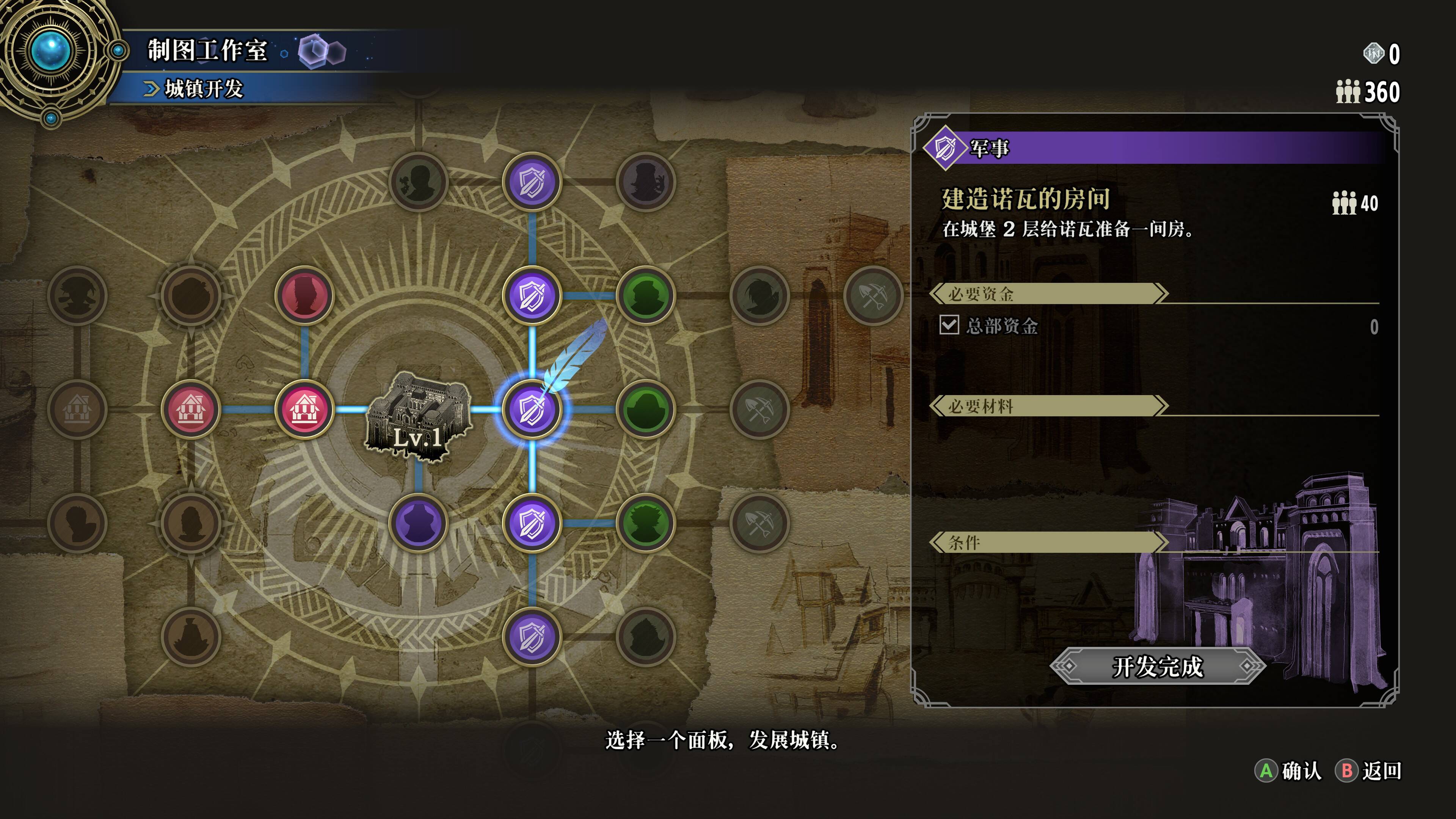1456x819 pixels.
Task: Select the Lv.1 castle in the grid center
Action: click(418, 413)
